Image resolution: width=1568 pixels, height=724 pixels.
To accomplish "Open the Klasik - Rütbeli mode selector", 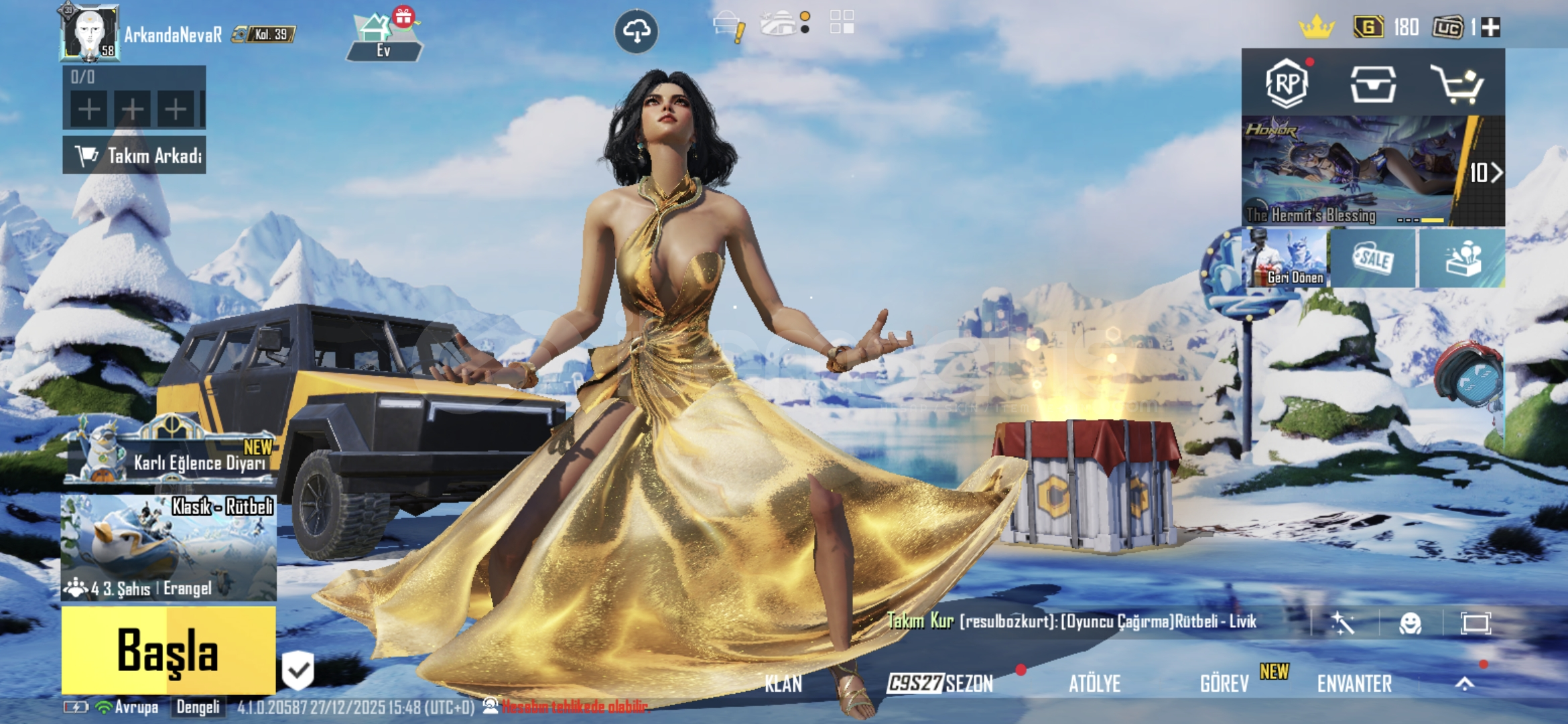I will click(x=168, y=547).
